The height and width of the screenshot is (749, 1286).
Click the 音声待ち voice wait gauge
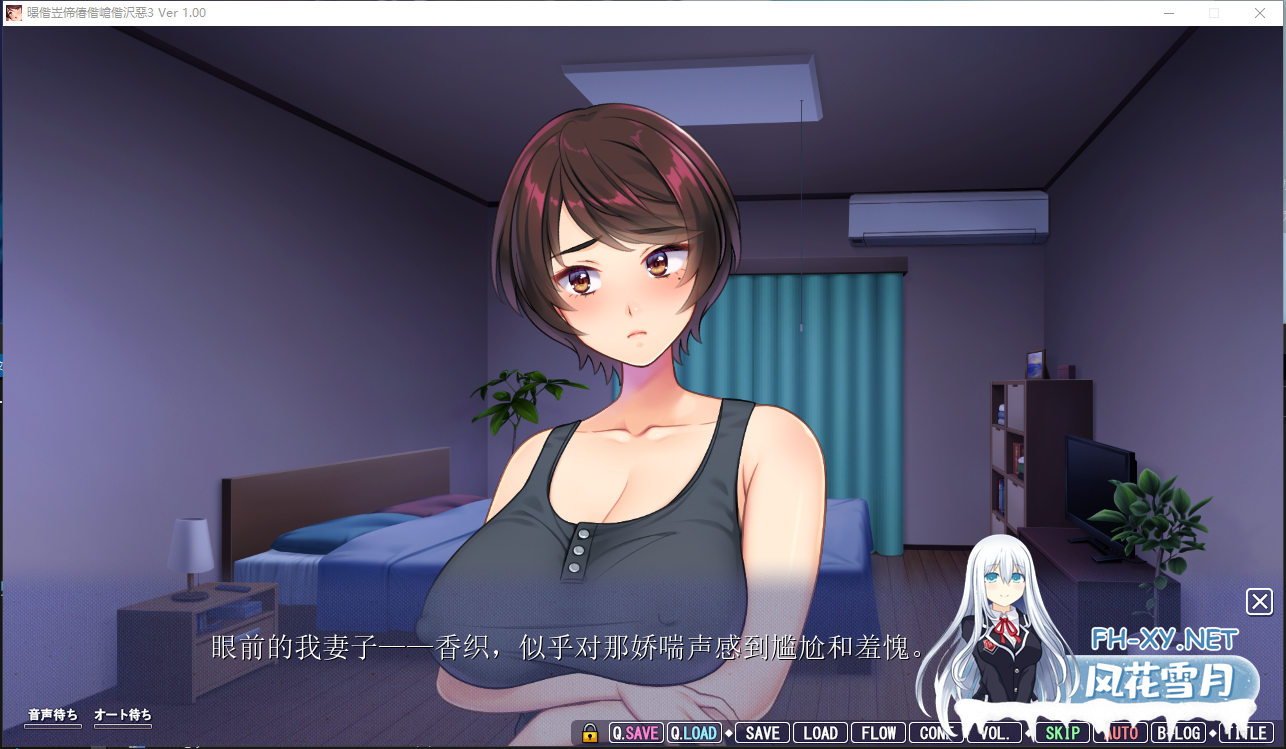coord(52,718)
